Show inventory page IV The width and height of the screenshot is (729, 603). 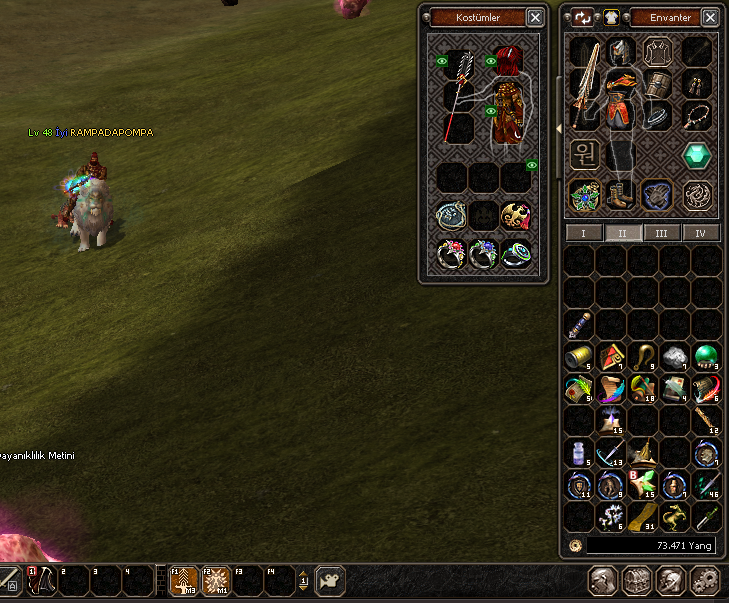700,233
